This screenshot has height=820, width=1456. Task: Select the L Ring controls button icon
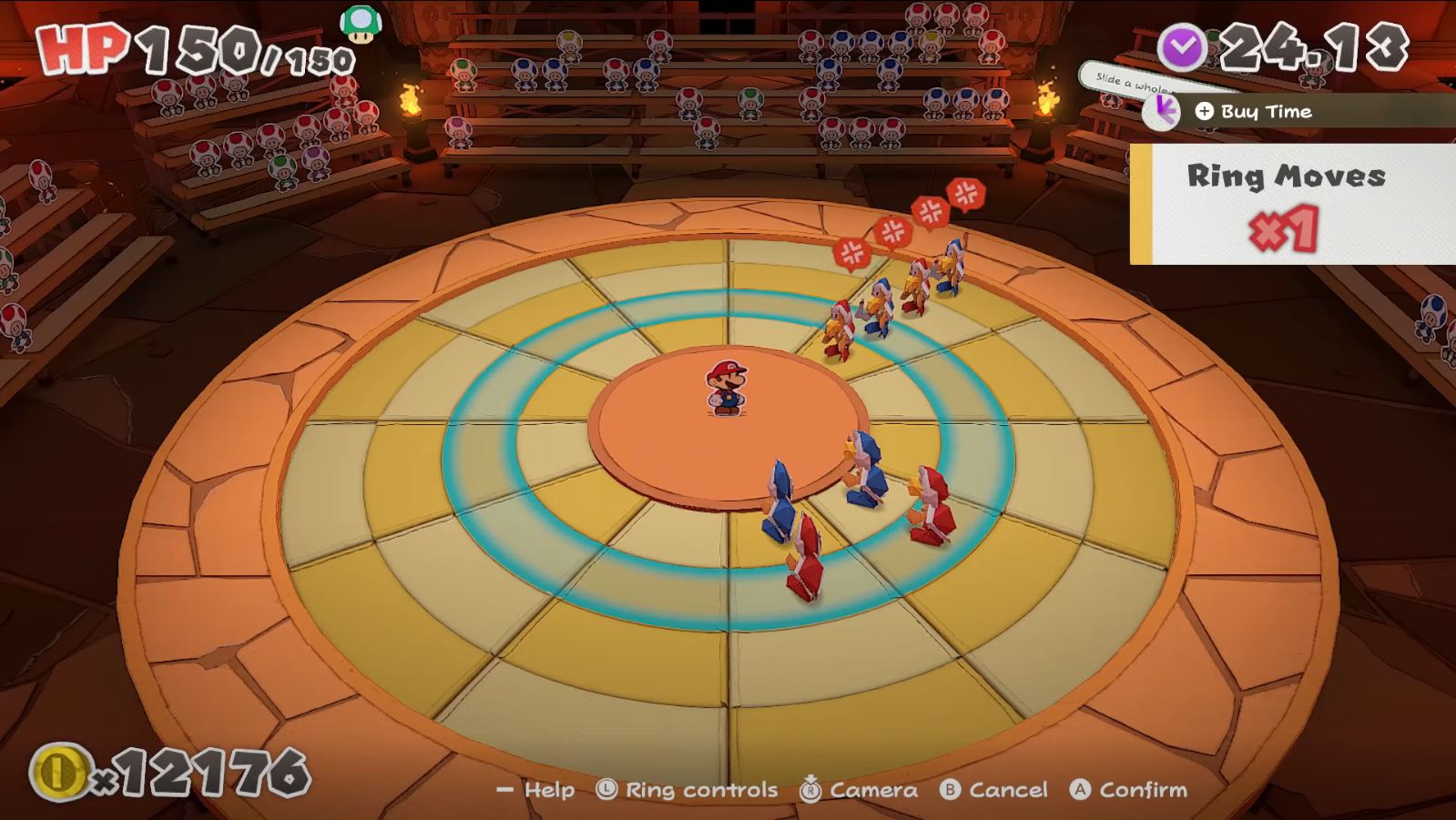point(606,790)
